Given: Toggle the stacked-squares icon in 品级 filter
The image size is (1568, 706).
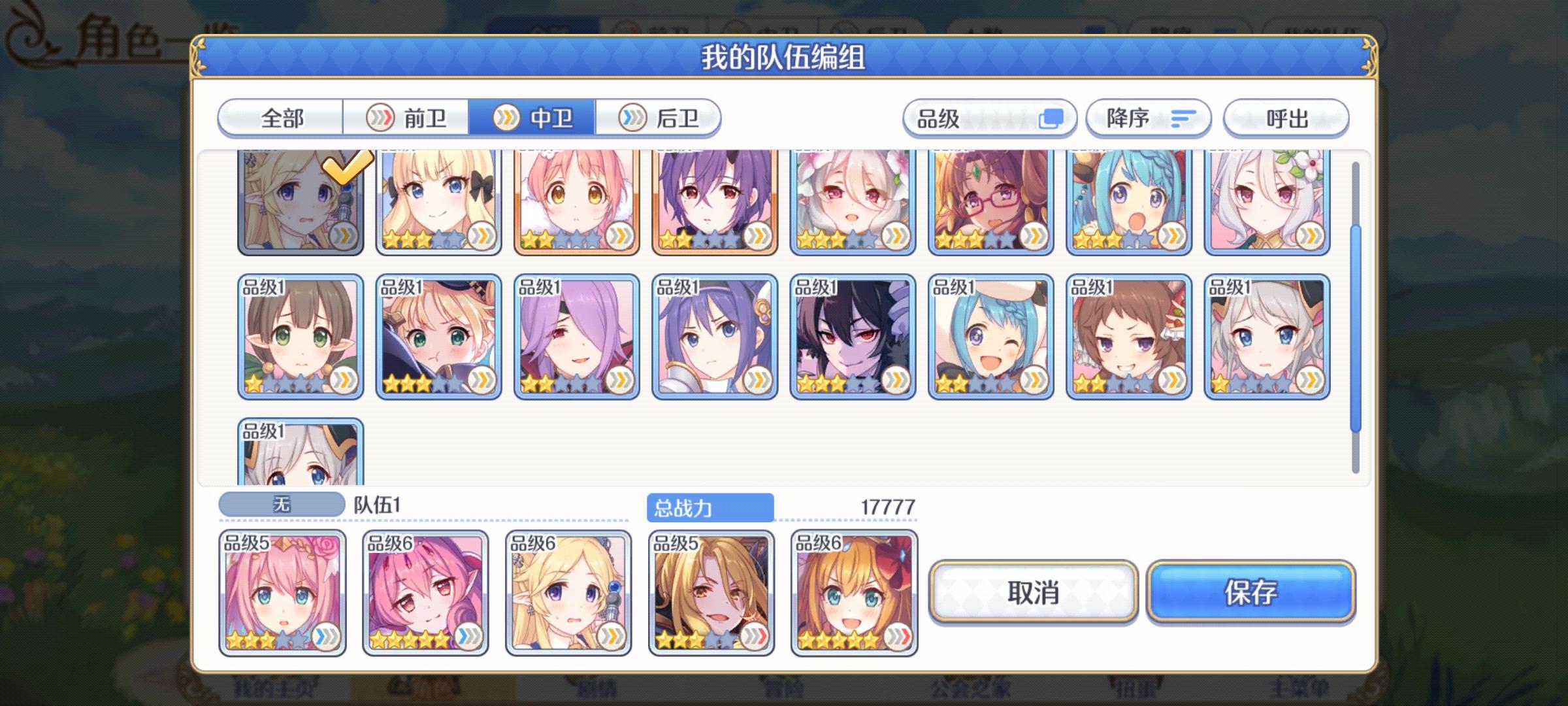Looking at the screenshot, I should pyautogui.click(x=1053, y=118).
